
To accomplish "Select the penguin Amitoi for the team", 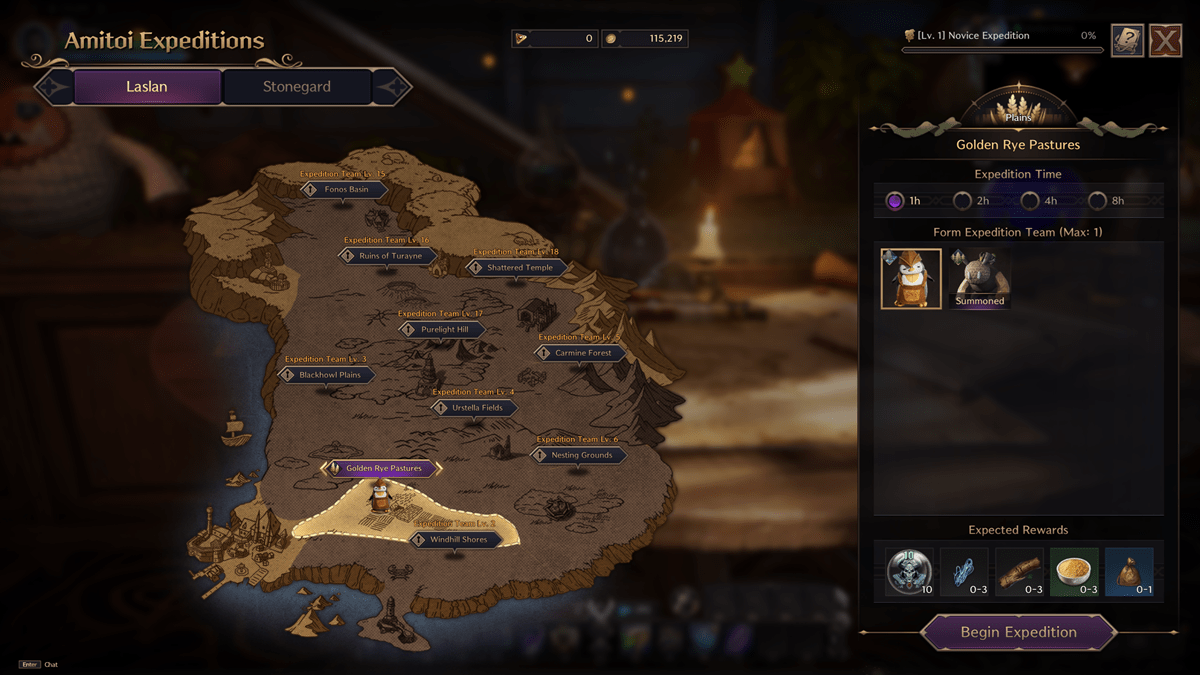I will tap(911, 278).
